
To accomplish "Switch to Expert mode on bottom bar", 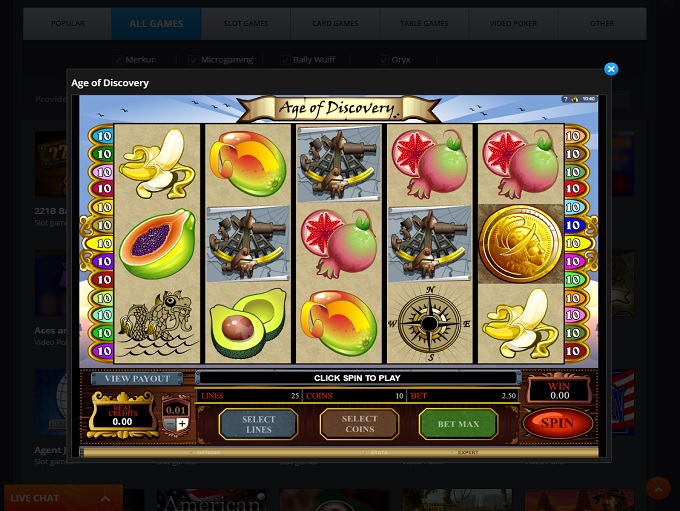I will click(x=467, y=453).
